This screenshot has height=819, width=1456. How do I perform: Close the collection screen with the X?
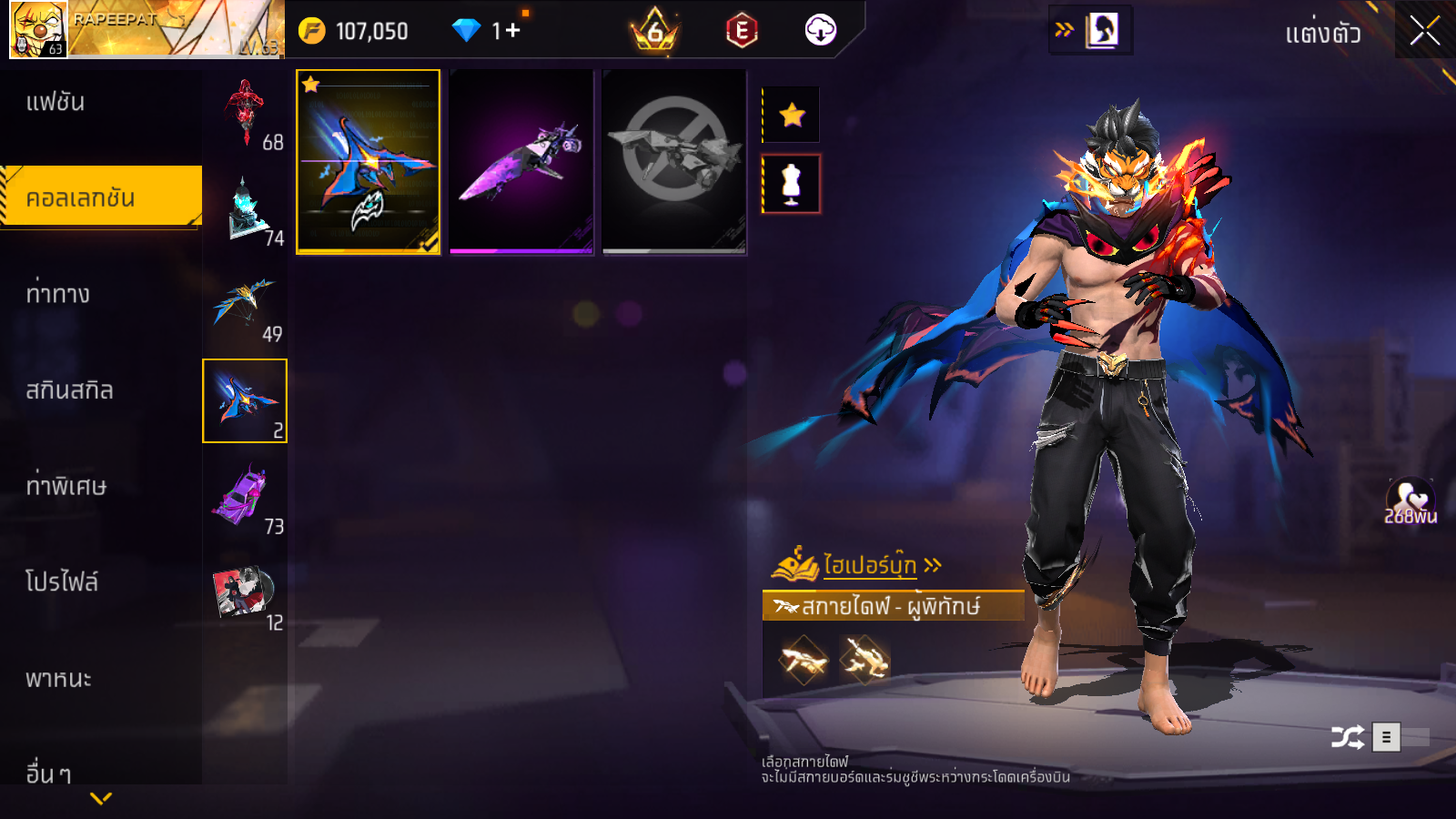click(1424, 32)
